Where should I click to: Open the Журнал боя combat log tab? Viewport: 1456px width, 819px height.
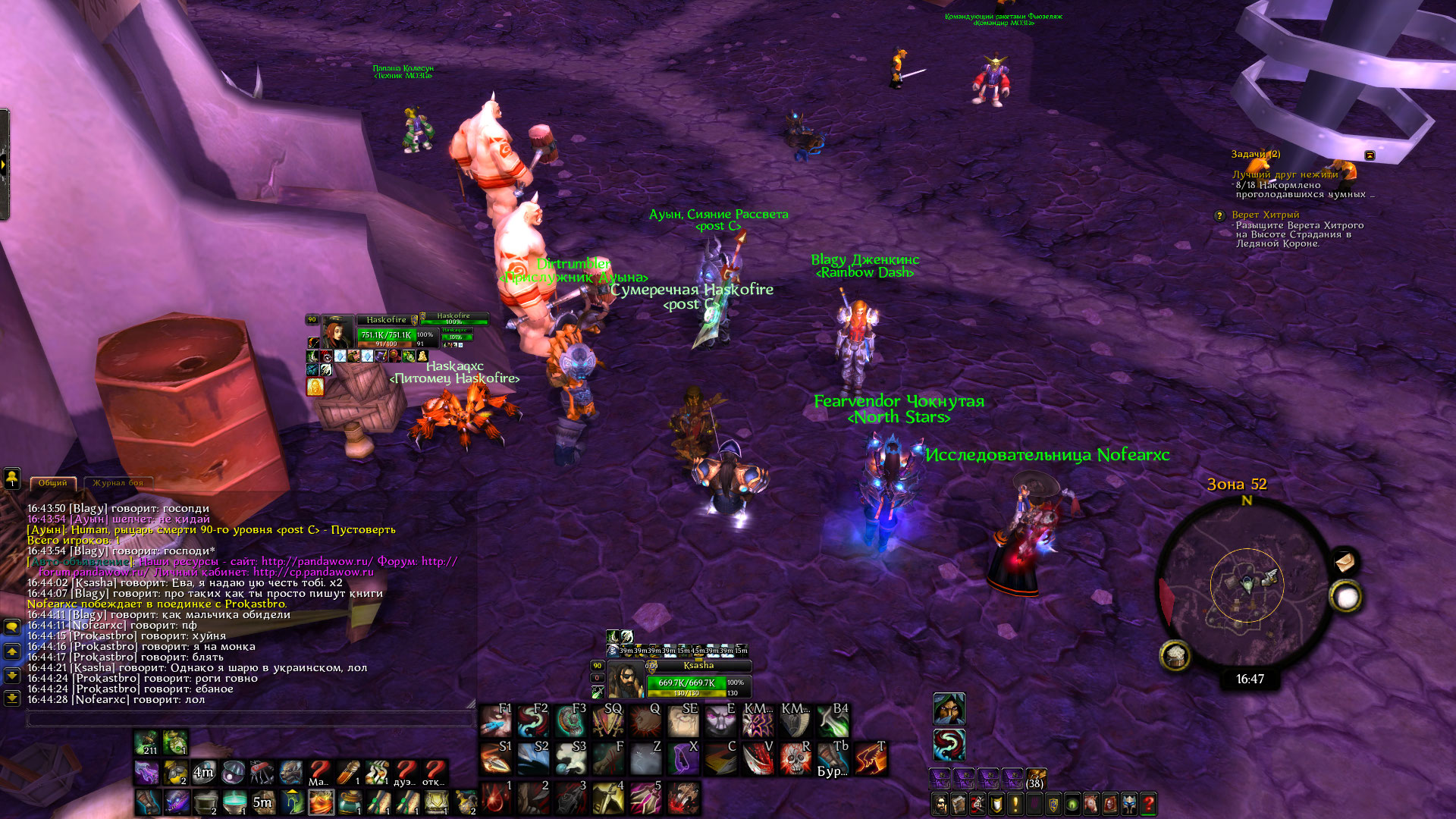coord(118,483)
